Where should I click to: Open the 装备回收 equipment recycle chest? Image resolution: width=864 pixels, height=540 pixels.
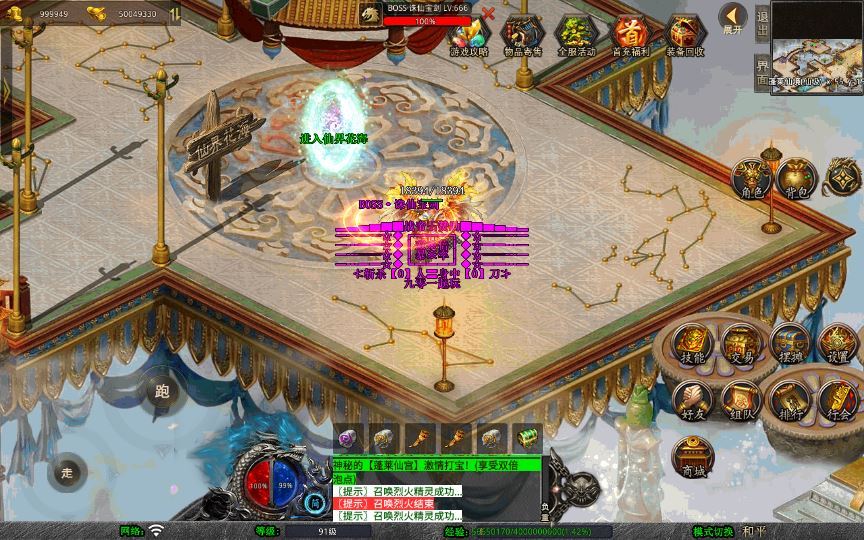pos(684,35)
